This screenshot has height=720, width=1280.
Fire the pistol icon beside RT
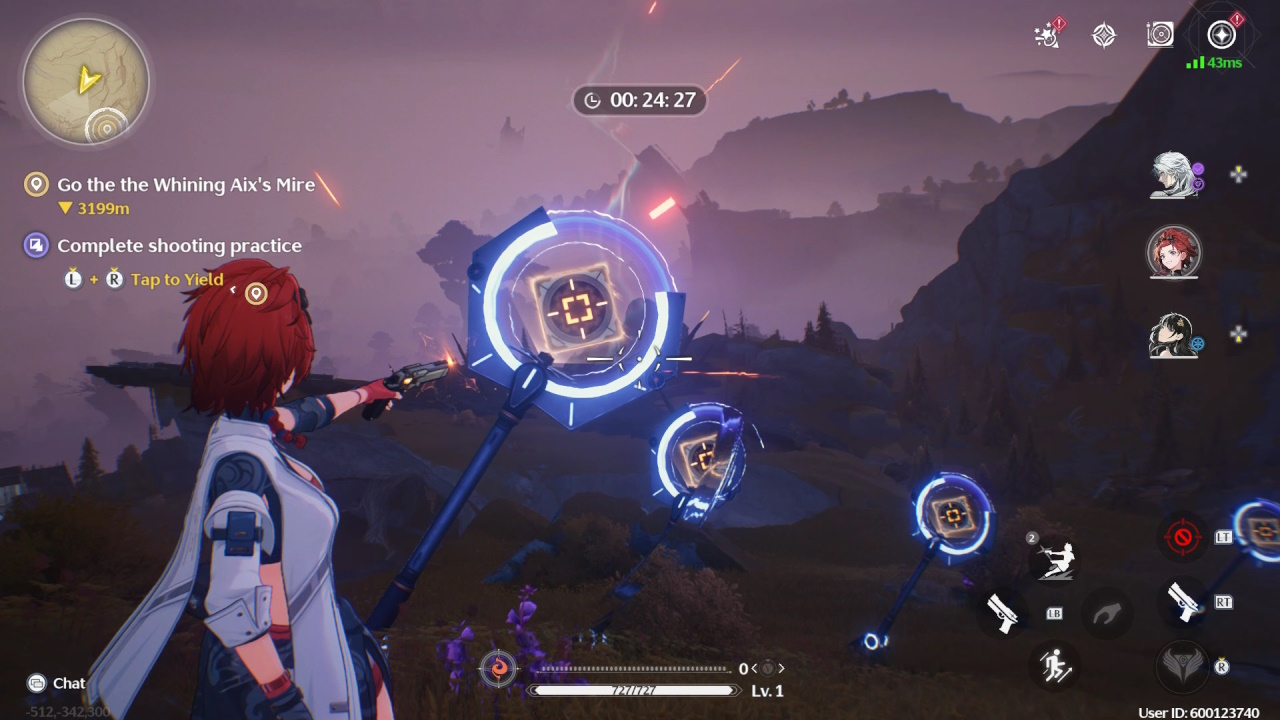tap(1186, 604)
